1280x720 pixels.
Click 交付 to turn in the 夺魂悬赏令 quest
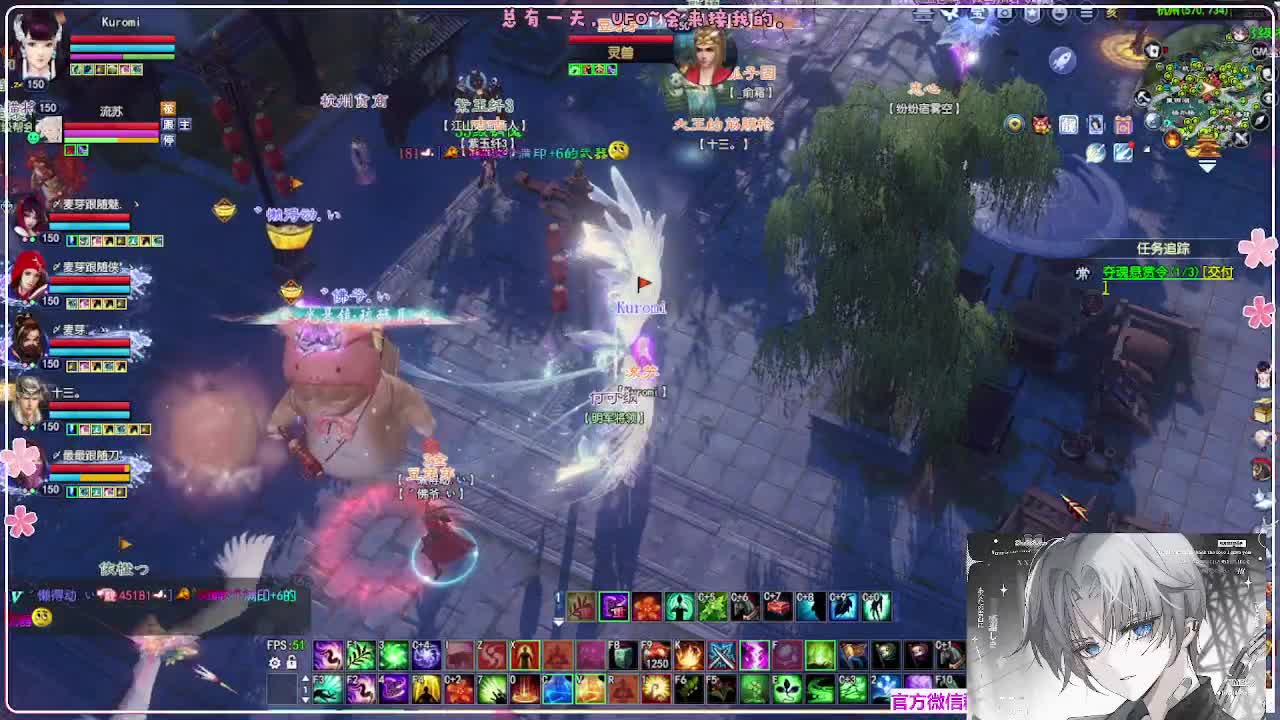1218,273
